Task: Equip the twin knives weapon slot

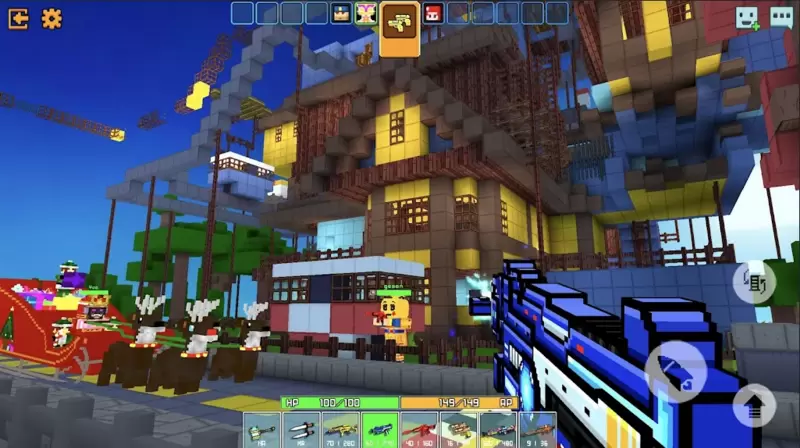Action: click(x=299, y=428)
